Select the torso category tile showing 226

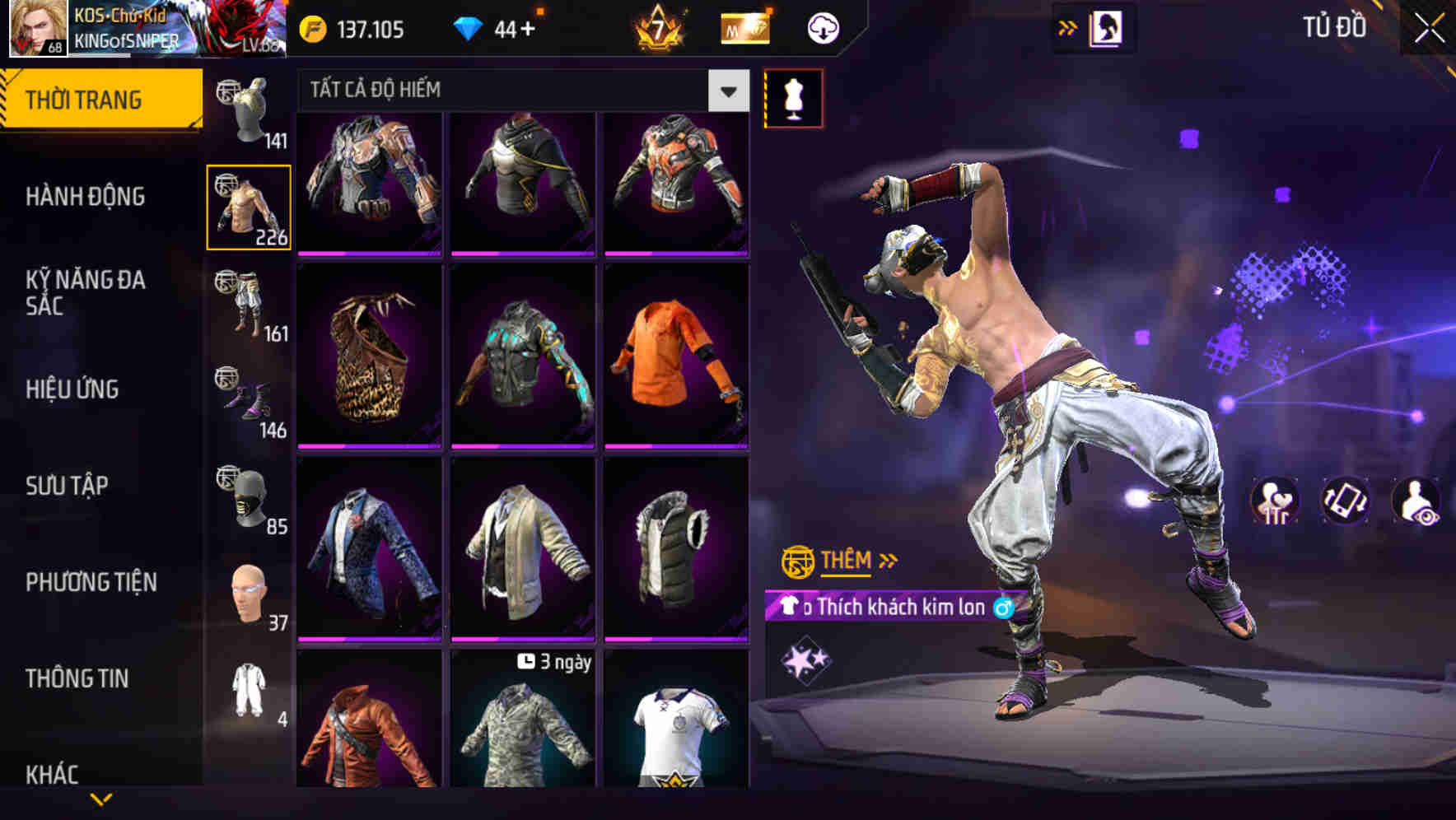pyautogui.click(x=248, y=207)
